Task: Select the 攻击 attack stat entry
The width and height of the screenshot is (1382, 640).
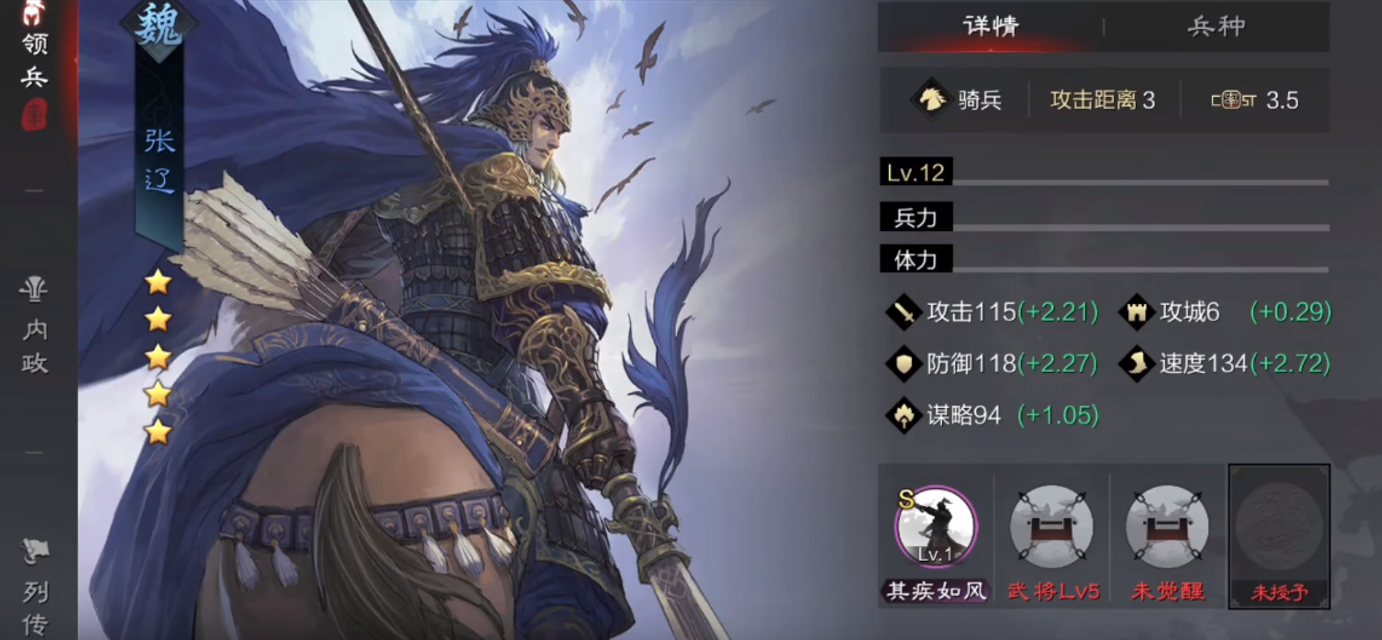Action: [995, 312]
